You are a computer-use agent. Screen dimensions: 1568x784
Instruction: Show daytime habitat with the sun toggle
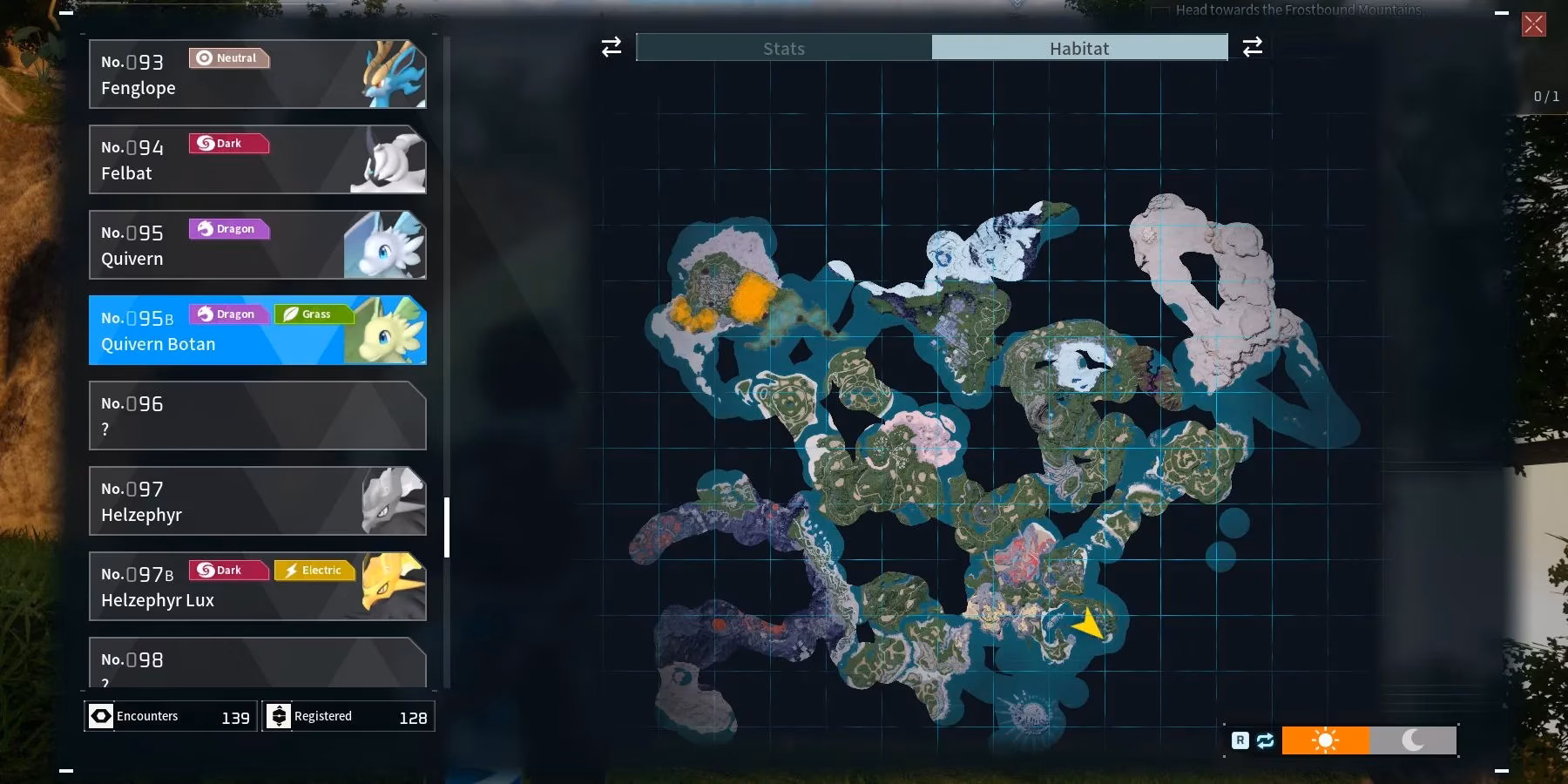point(1325,740)
